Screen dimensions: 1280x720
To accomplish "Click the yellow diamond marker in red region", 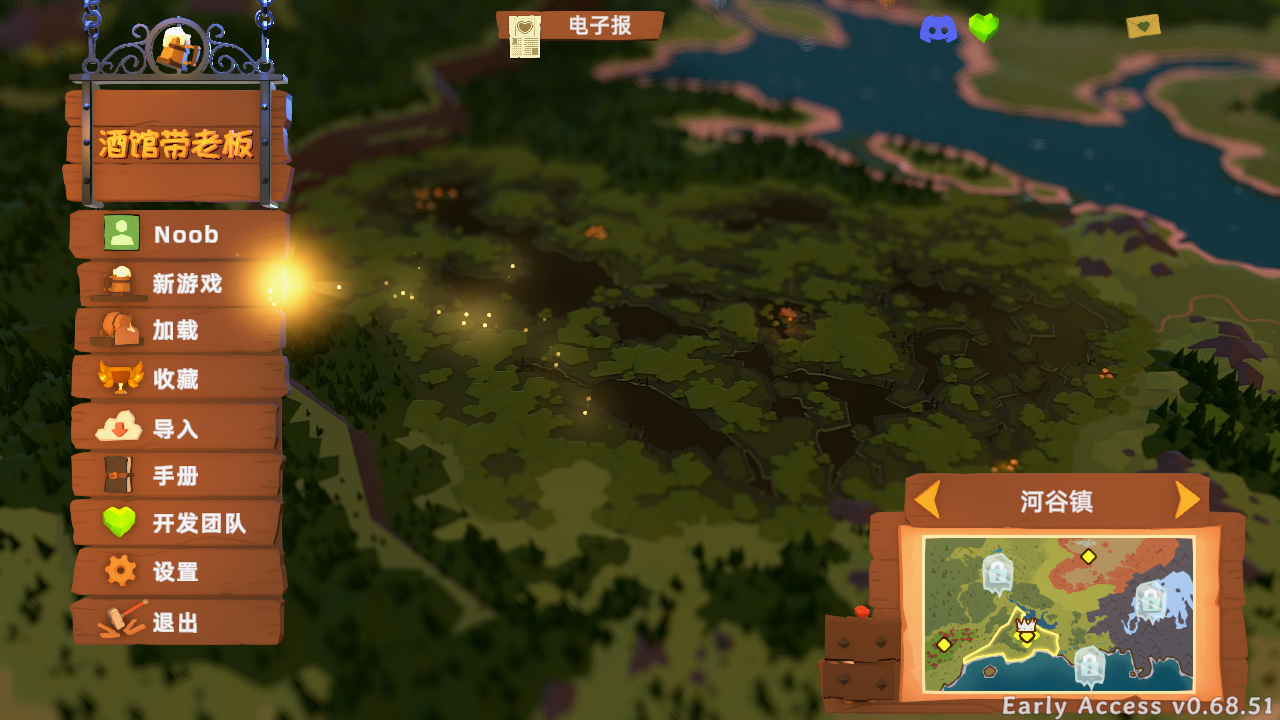I will point(1088,556).
